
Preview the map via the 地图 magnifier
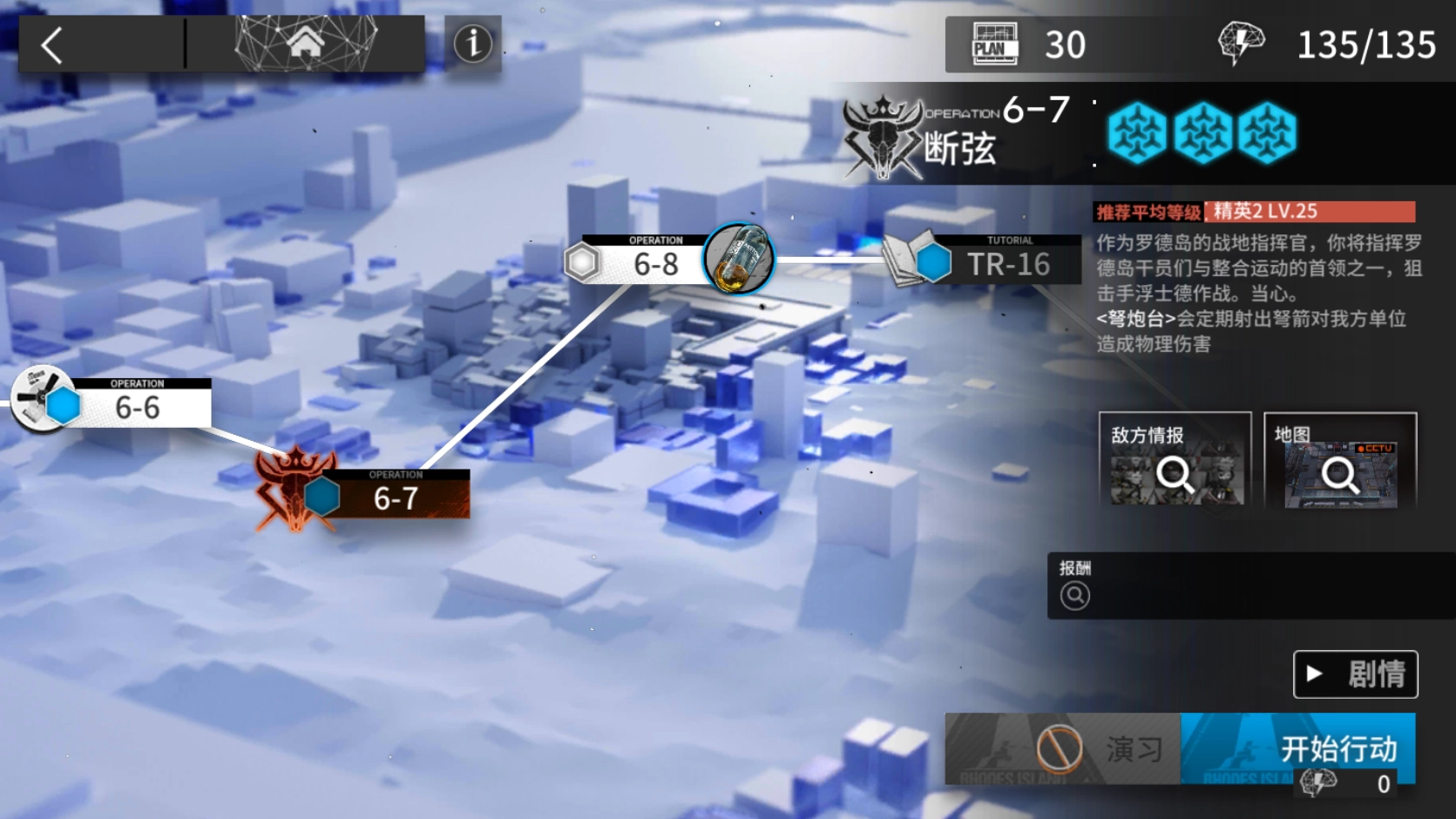(x=1338, y=475)
